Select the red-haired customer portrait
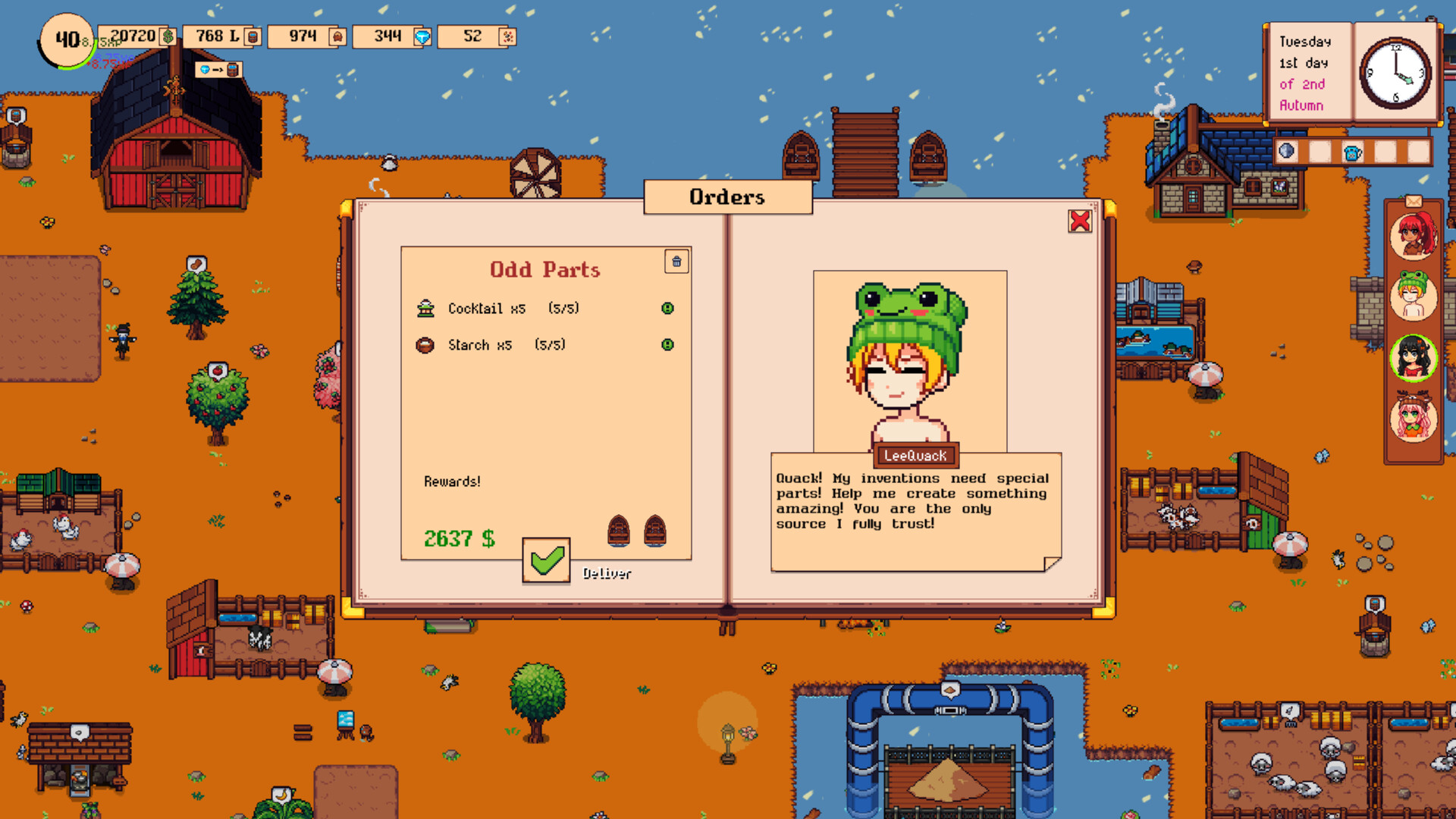Image resolution: width=1456 pixels, height=819 pixels. [1413, 235]
